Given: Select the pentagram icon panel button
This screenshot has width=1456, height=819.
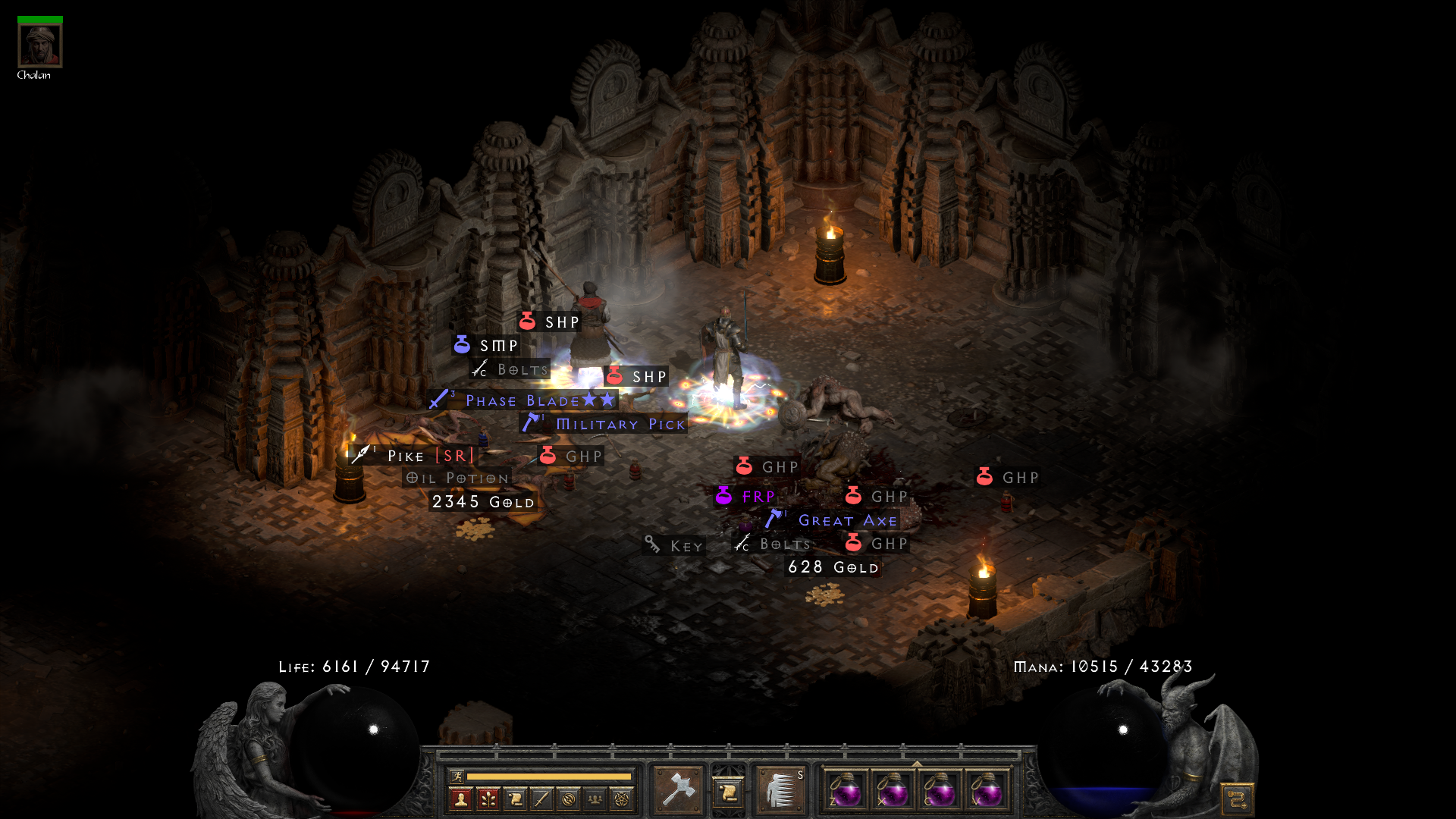Looking at the screenshot, I should (x=622, y=799).
